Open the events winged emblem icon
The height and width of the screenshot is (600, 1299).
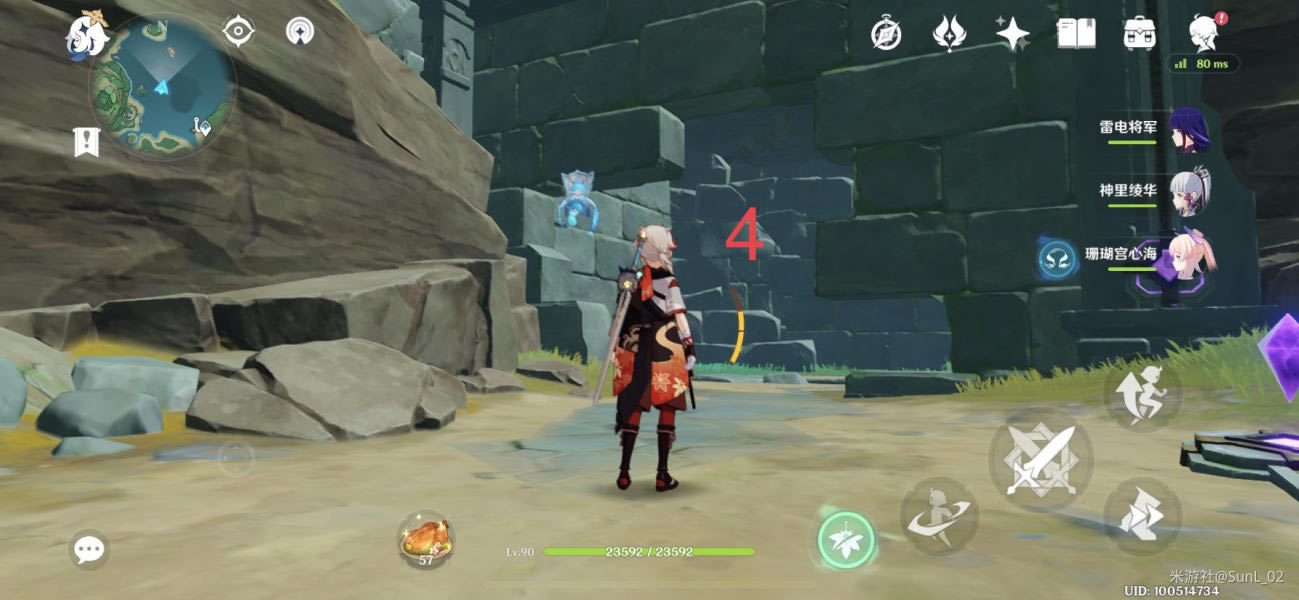949,34
